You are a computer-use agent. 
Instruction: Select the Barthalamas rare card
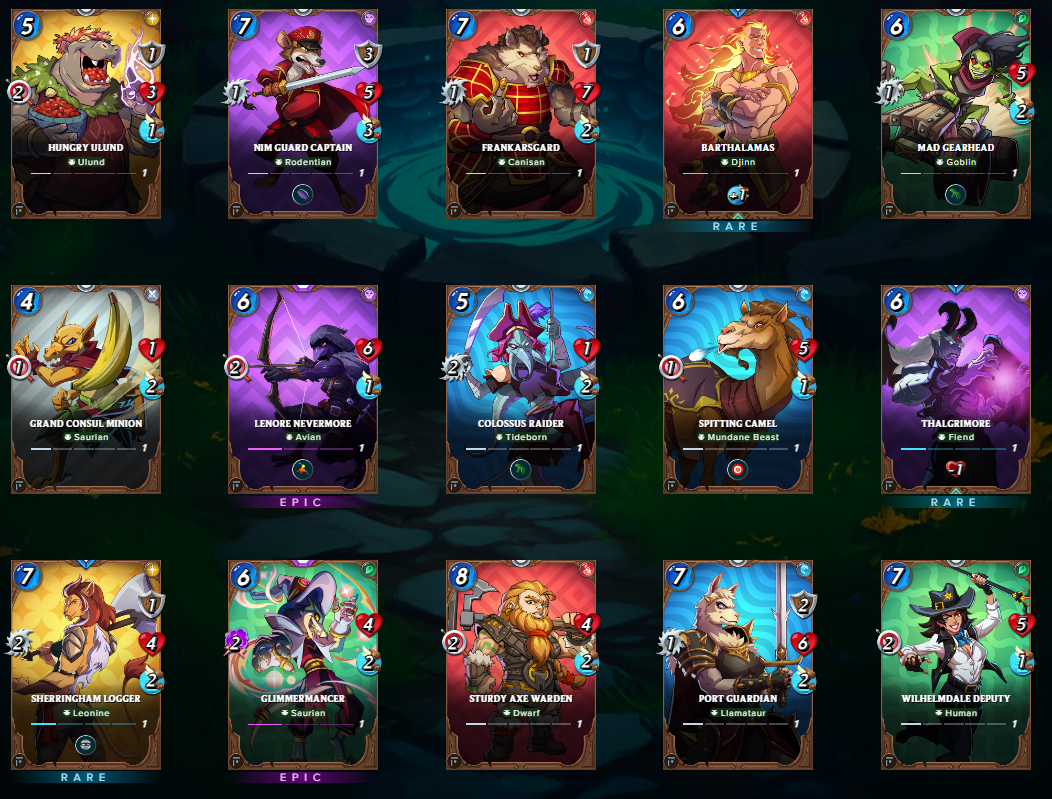click(737, 113)
